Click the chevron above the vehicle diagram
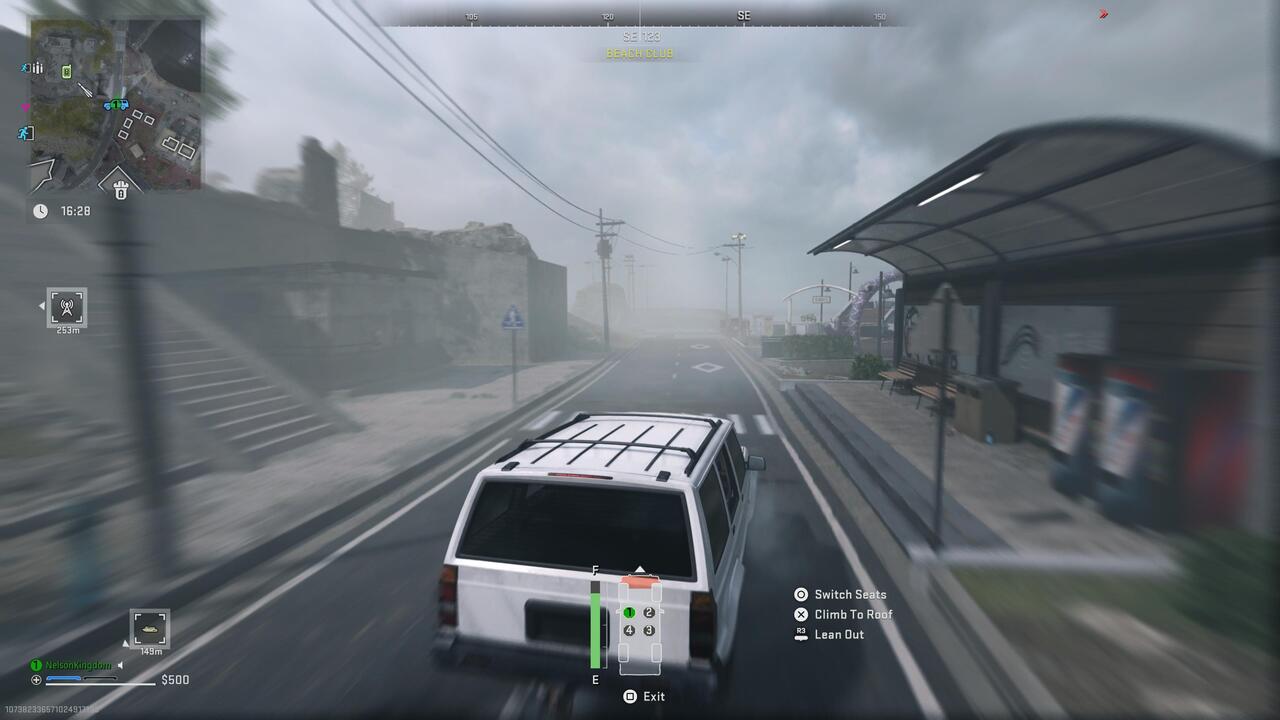Image resolution: width=1280 pixels, height=720 pixels. pyautogui.click(x=640, y=569)
